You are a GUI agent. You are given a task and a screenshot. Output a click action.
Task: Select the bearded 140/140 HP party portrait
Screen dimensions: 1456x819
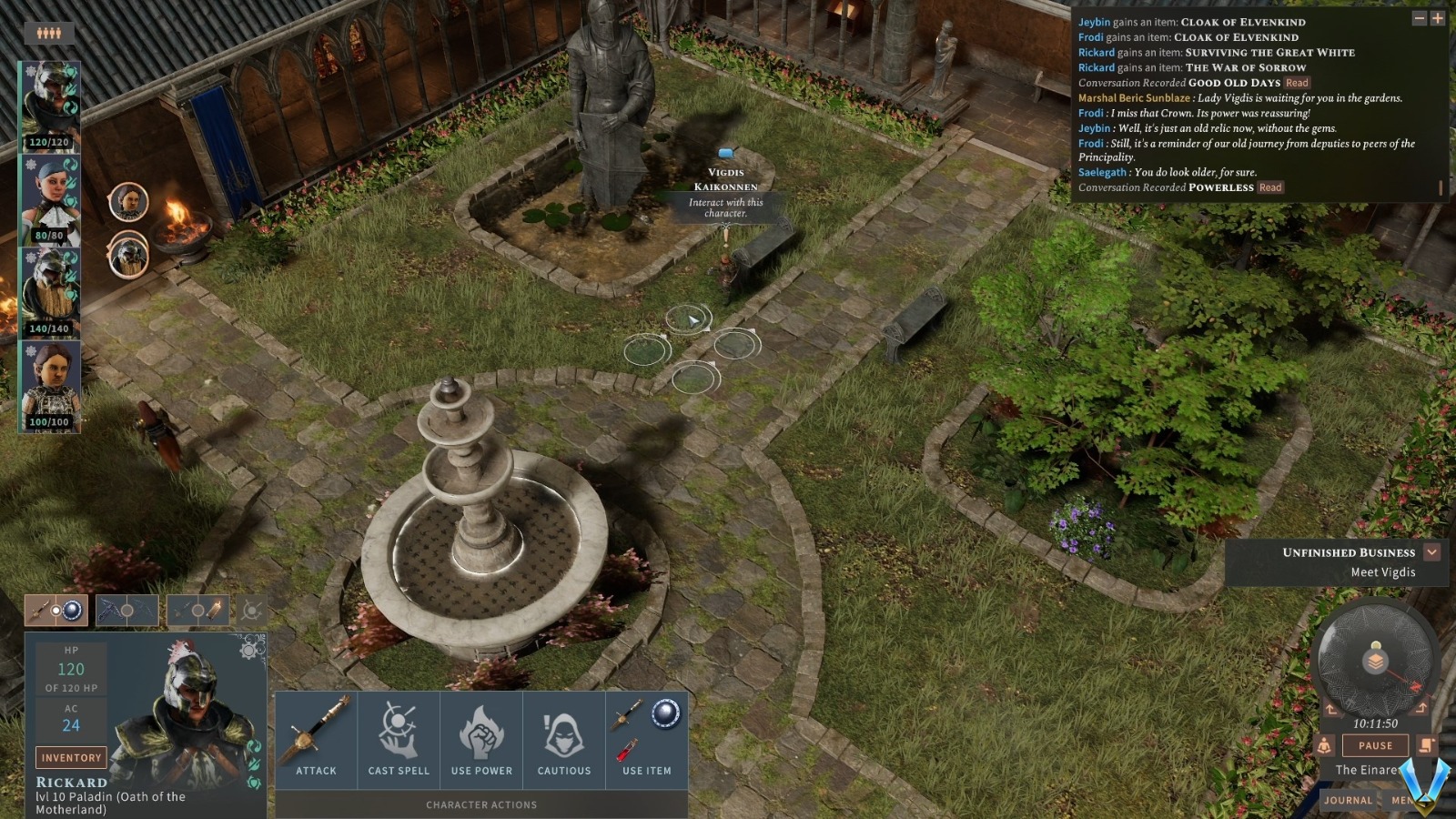[x=50, y=292]
